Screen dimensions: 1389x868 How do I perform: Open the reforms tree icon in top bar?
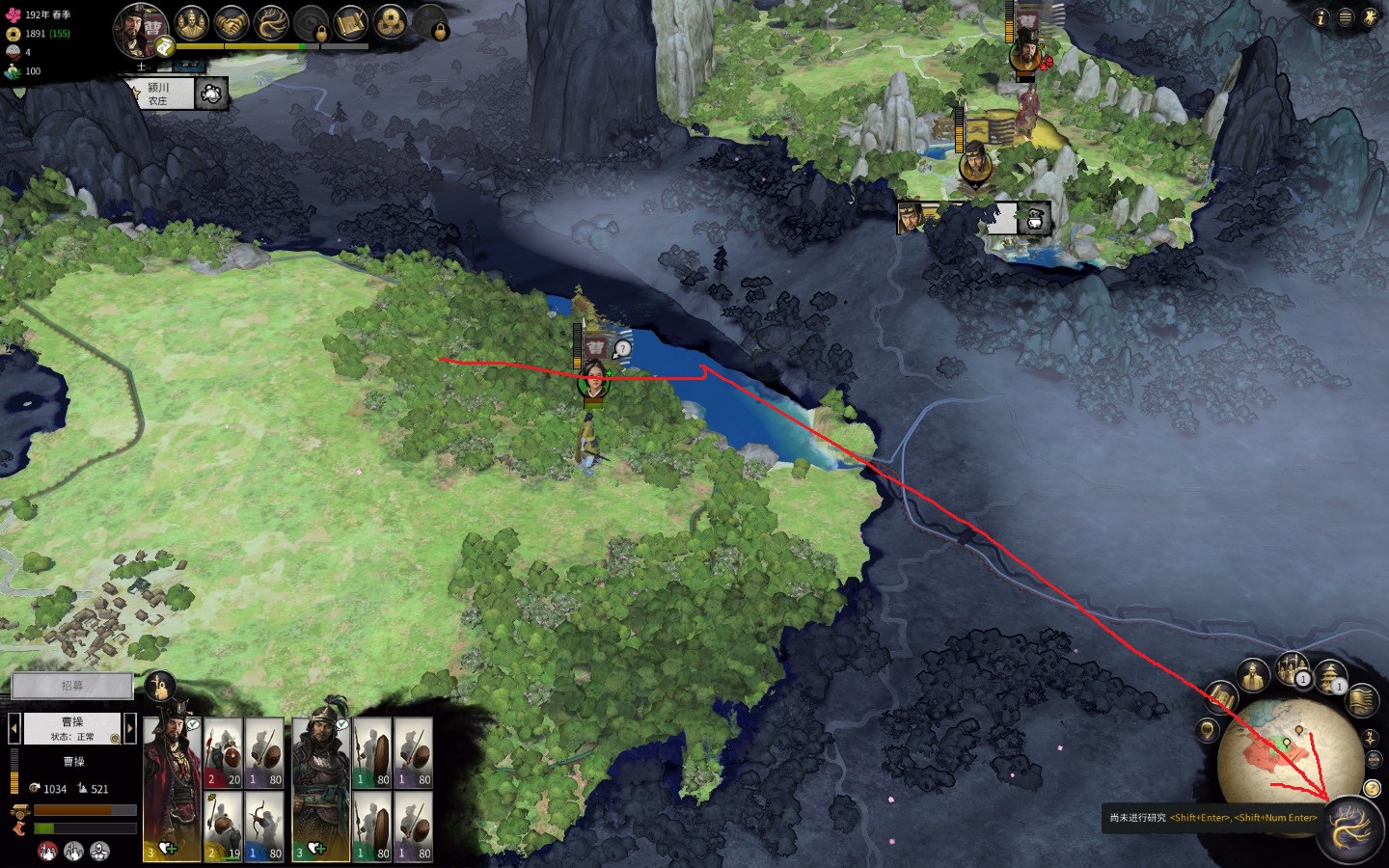pos(271,22)
